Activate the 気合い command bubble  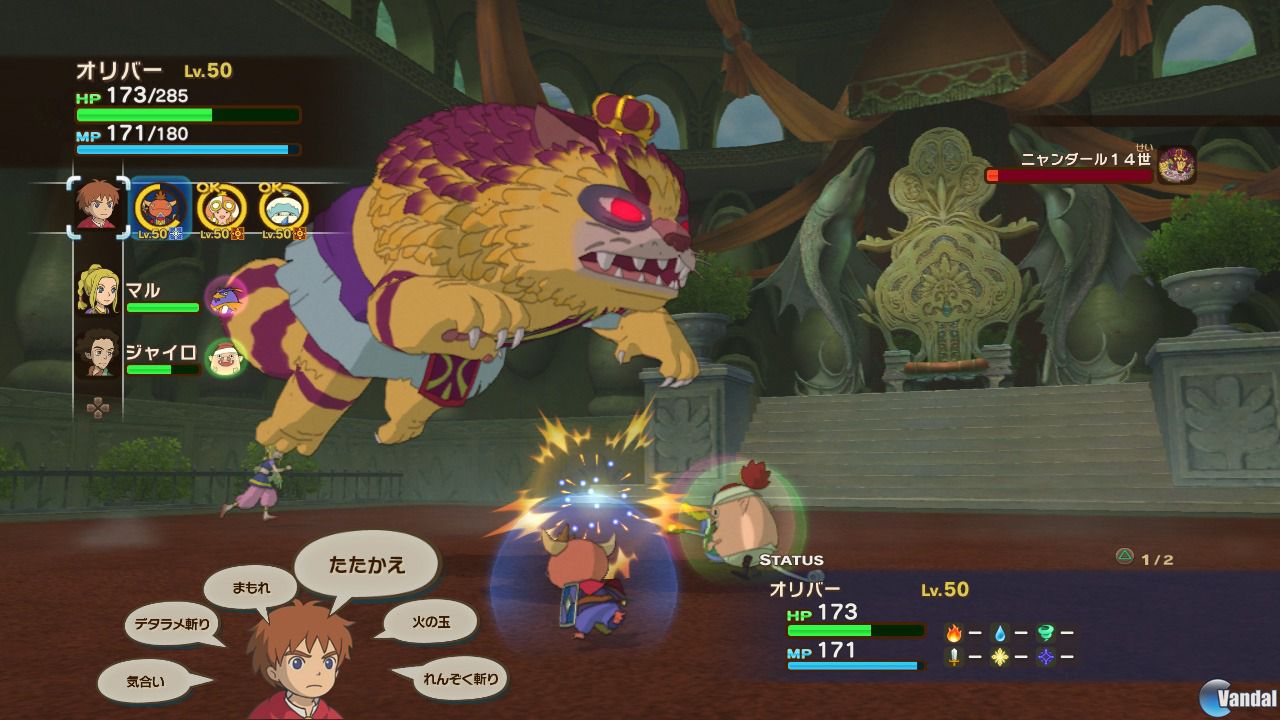[146, 681]
